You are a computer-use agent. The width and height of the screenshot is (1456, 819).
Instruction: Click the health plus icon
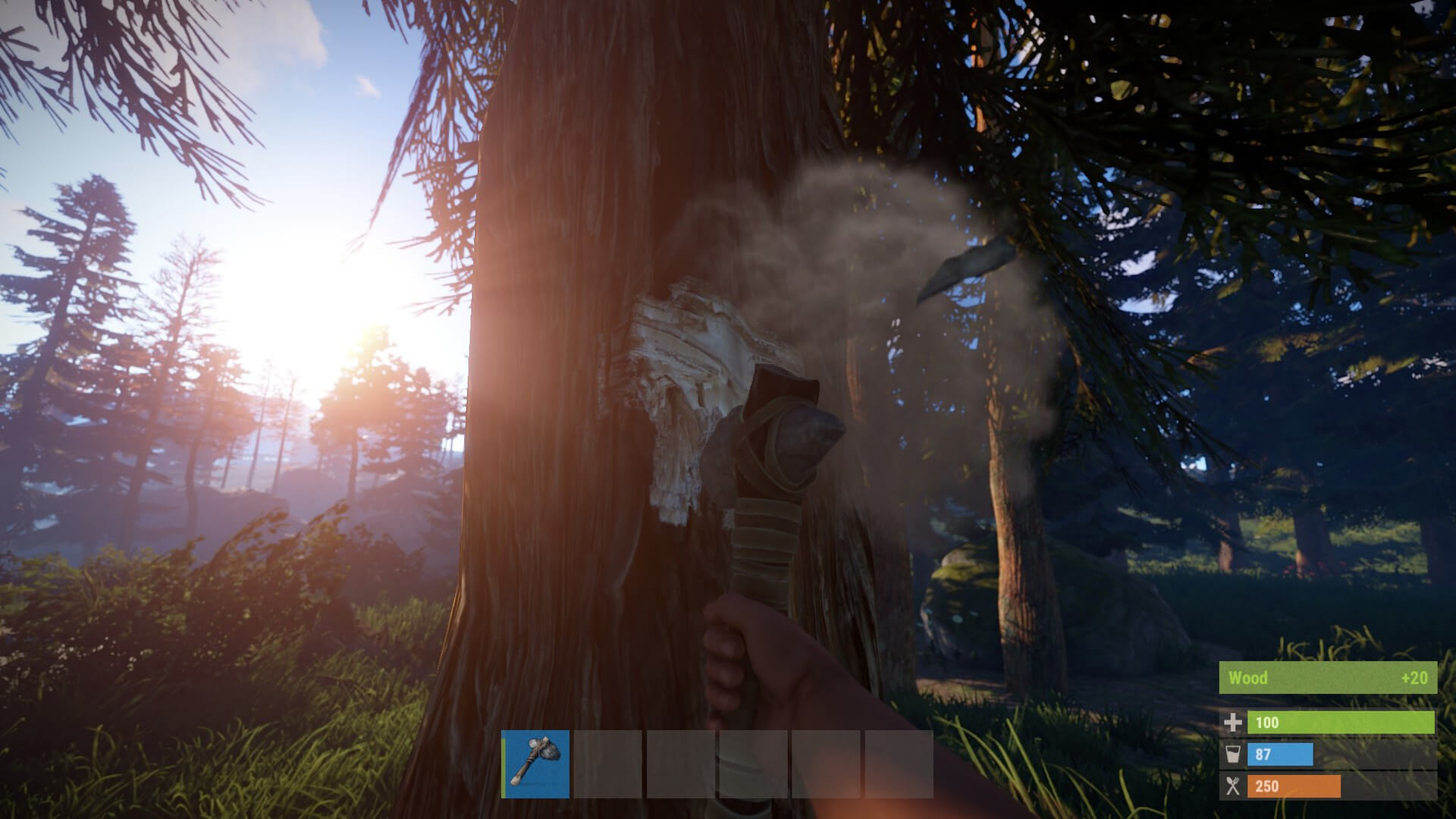(x=1234, y=723)
